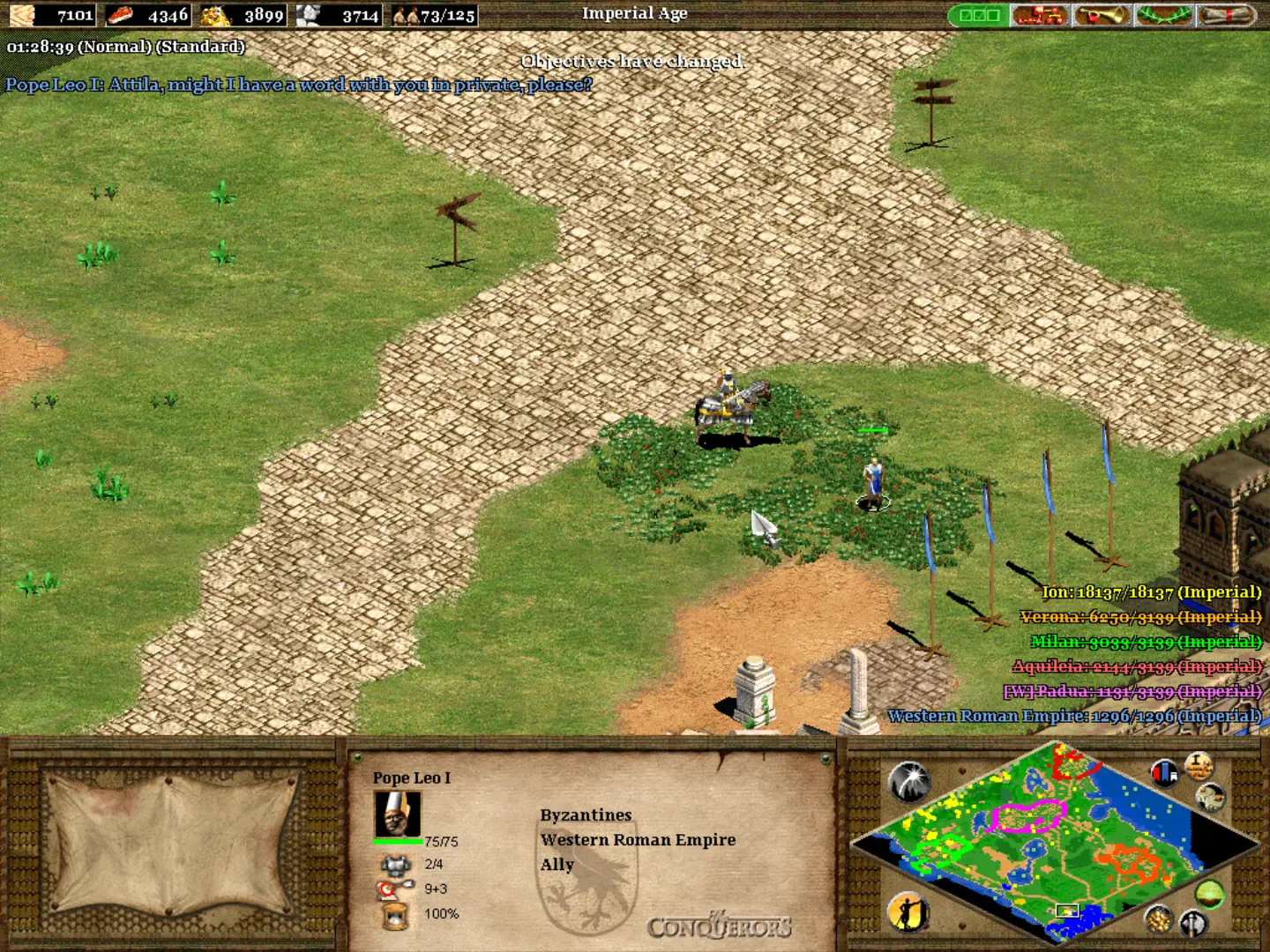The height and width of the screenshot is (952, 1270).
Task: Open the game menu scroll button
Action: point(1227,15)
